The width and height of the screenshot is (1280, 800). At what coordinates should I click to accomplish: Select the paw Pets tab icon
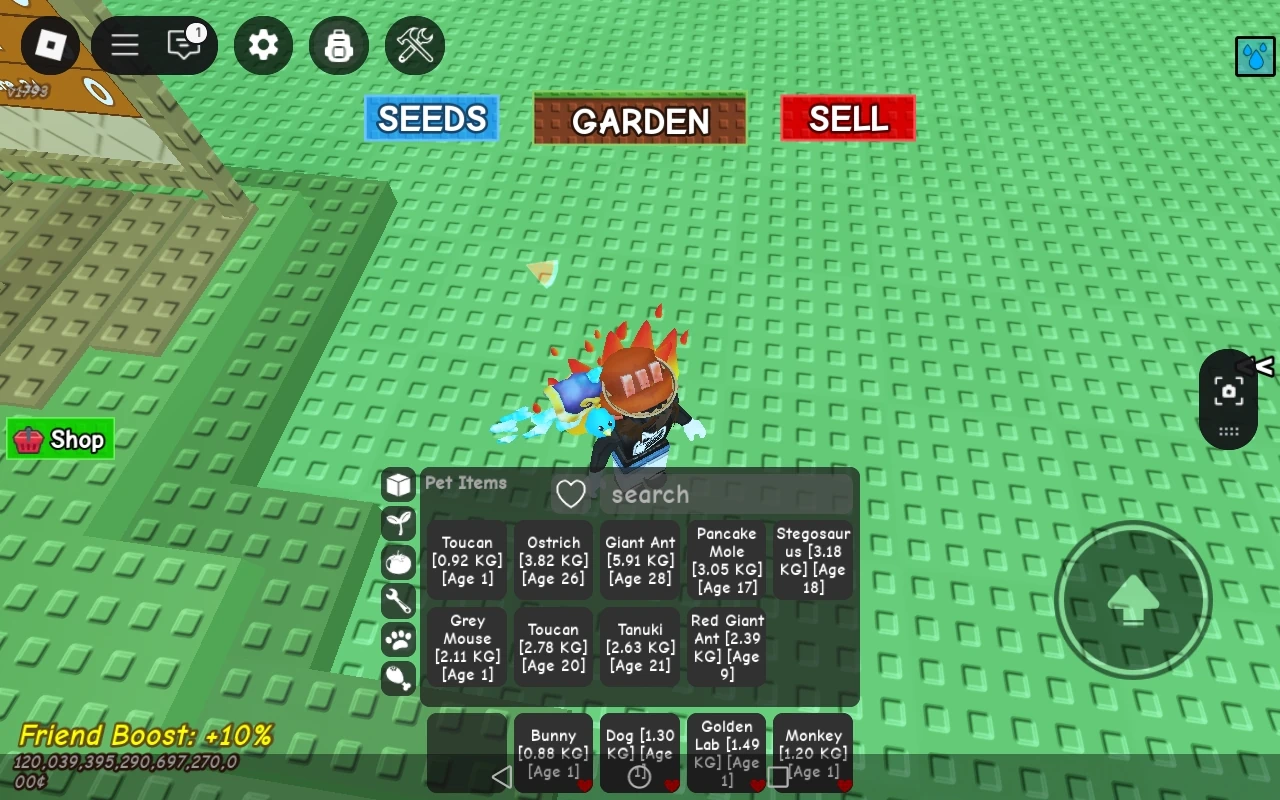[x=398, y=639]
